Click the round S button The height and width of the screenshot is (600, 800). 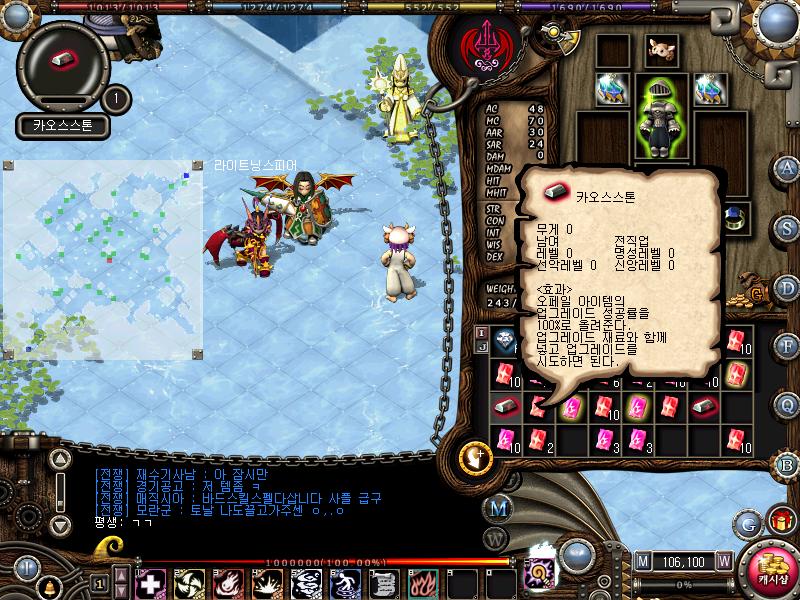click(787, 227)
